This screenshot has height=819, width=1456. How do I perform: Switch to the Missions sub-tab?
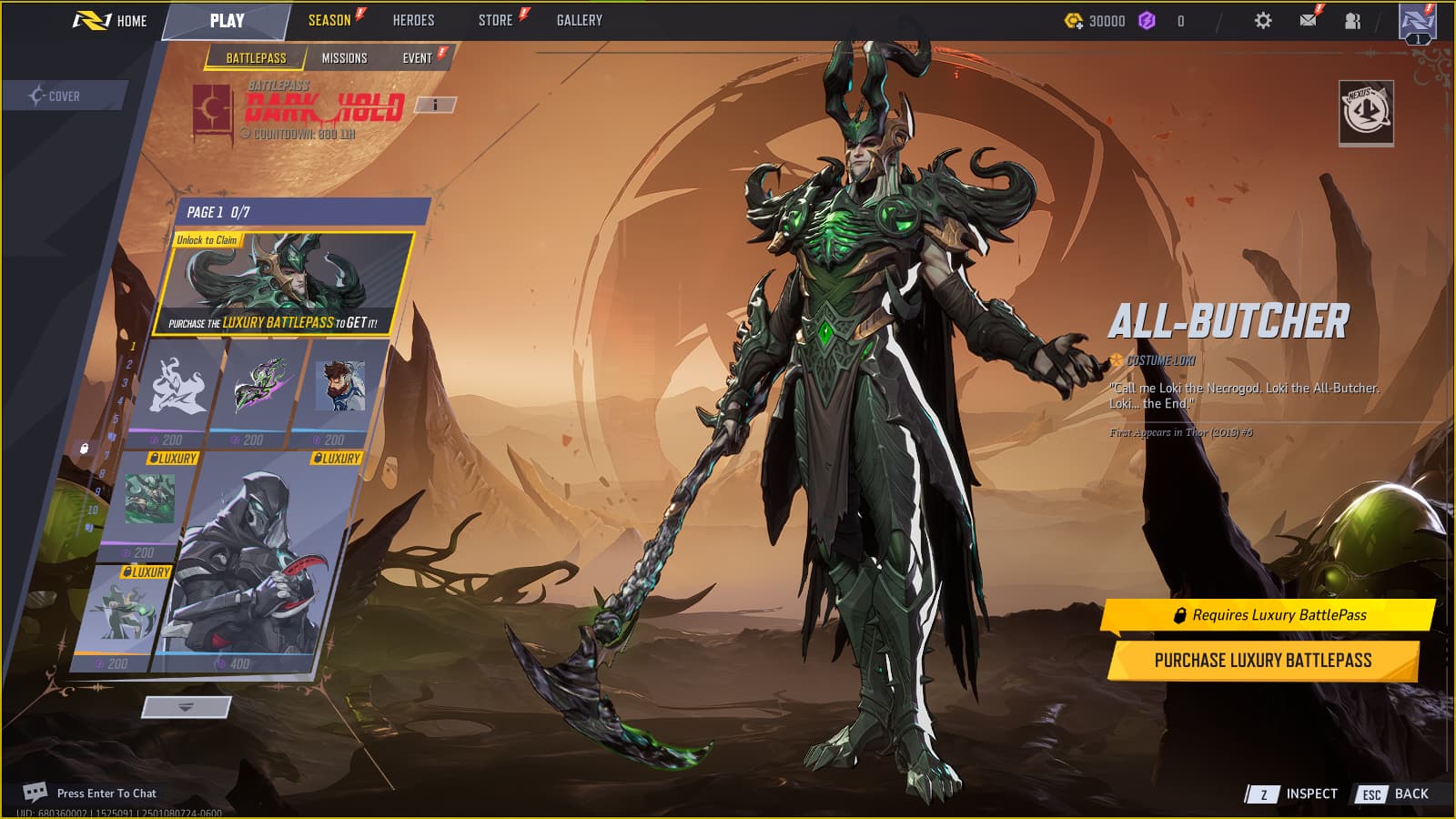click(x=344, y=58)
